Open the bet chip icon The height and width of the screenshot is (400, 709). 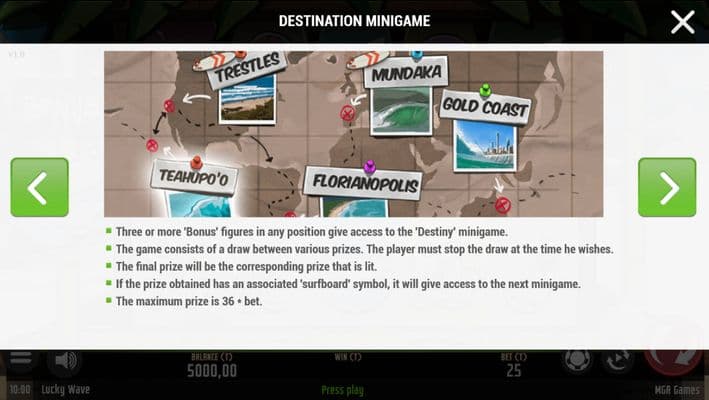[x=577, y=361]
